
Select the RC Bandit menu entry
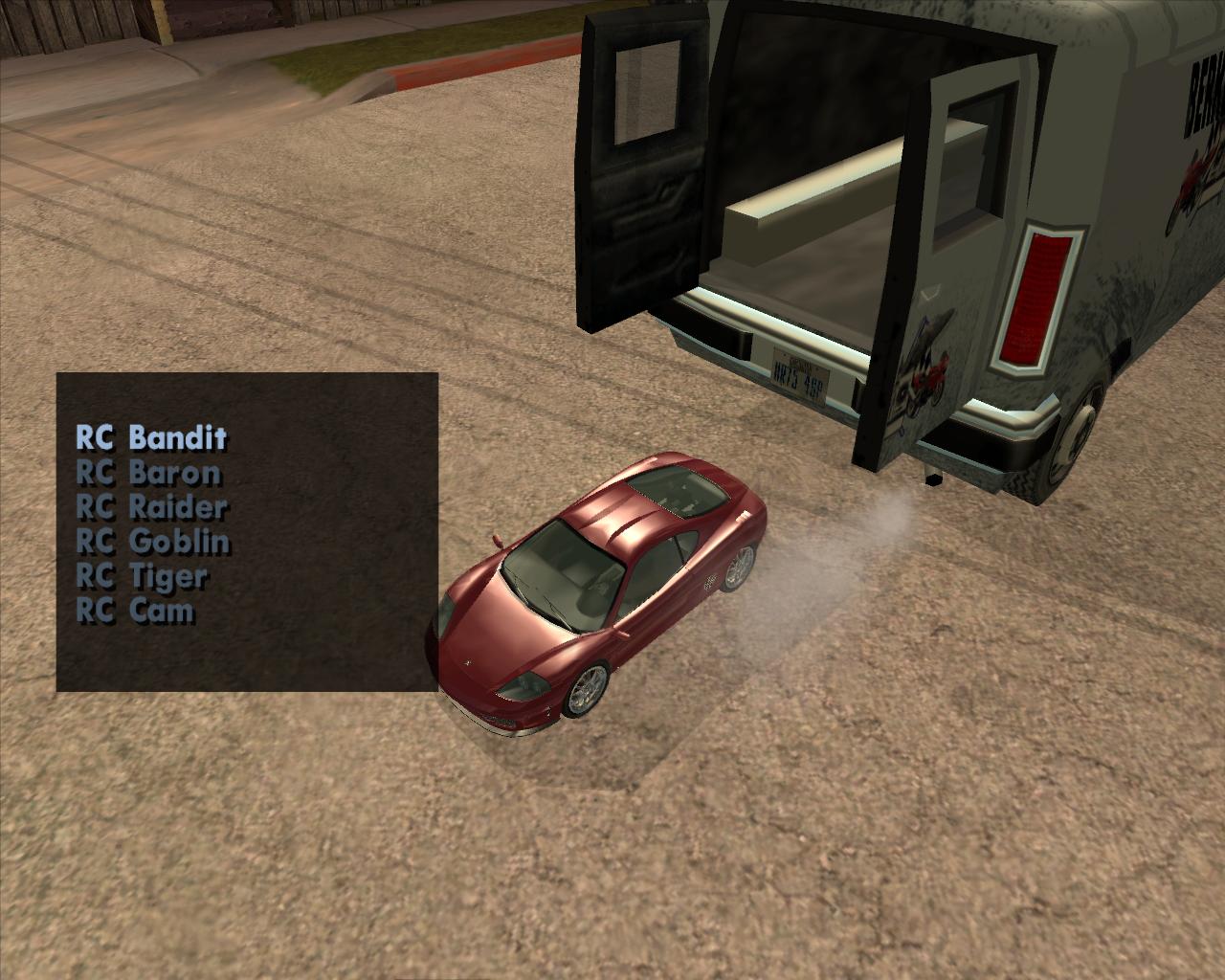click(151, 437)
